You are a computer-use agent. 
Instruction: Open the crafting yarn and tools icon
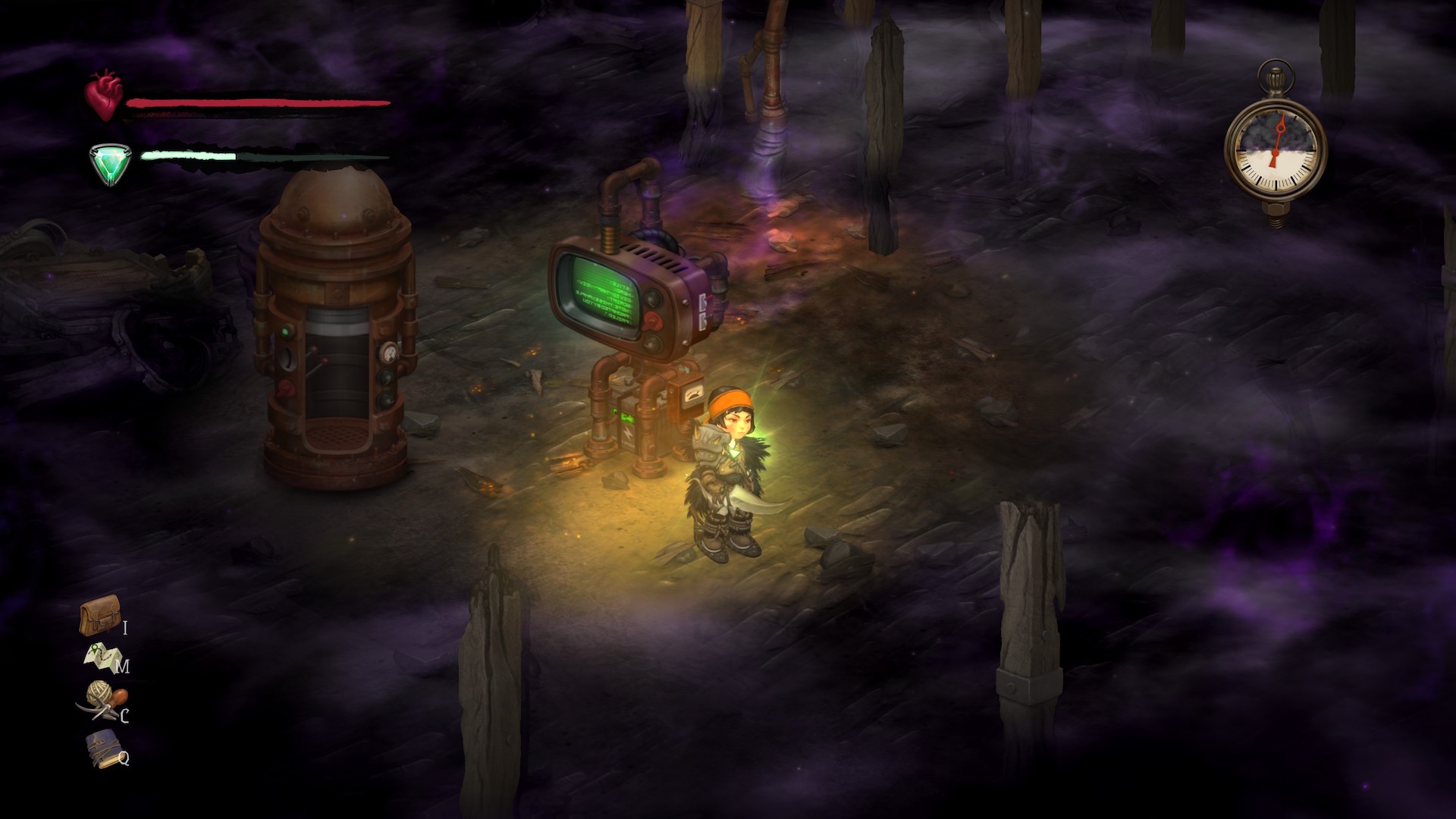point(102,701)
